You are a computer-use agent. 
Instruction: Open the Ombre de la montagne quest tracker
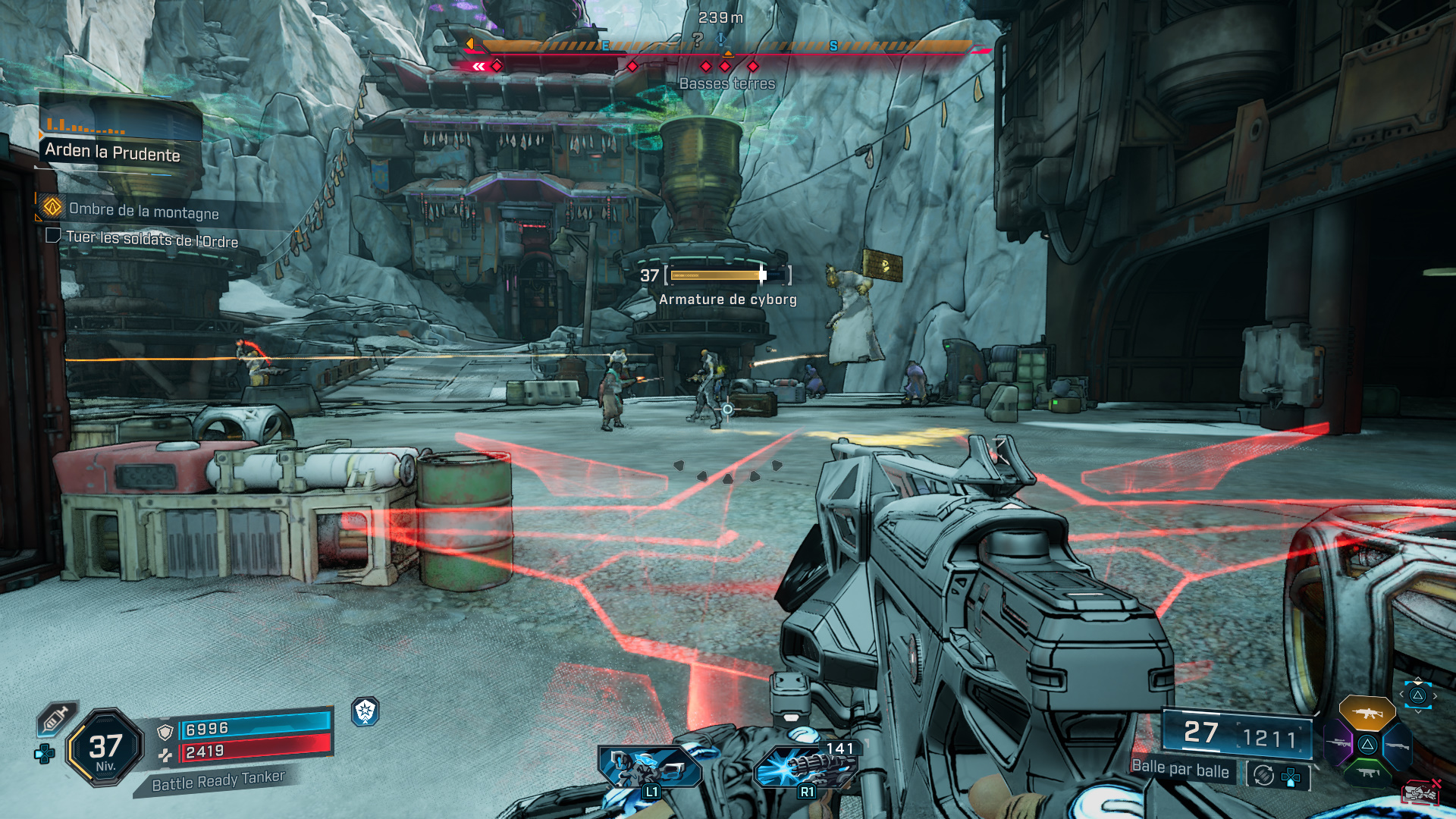pos(143,211)
